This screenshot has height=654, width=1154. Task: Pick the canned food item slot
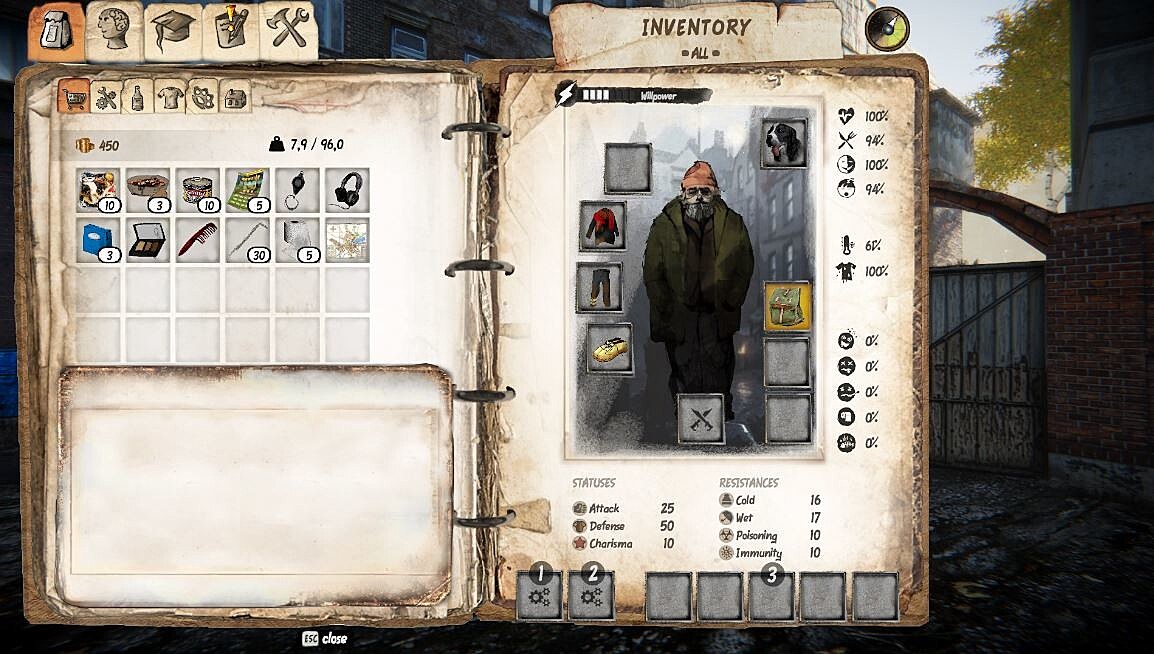(x=197, y=189)
